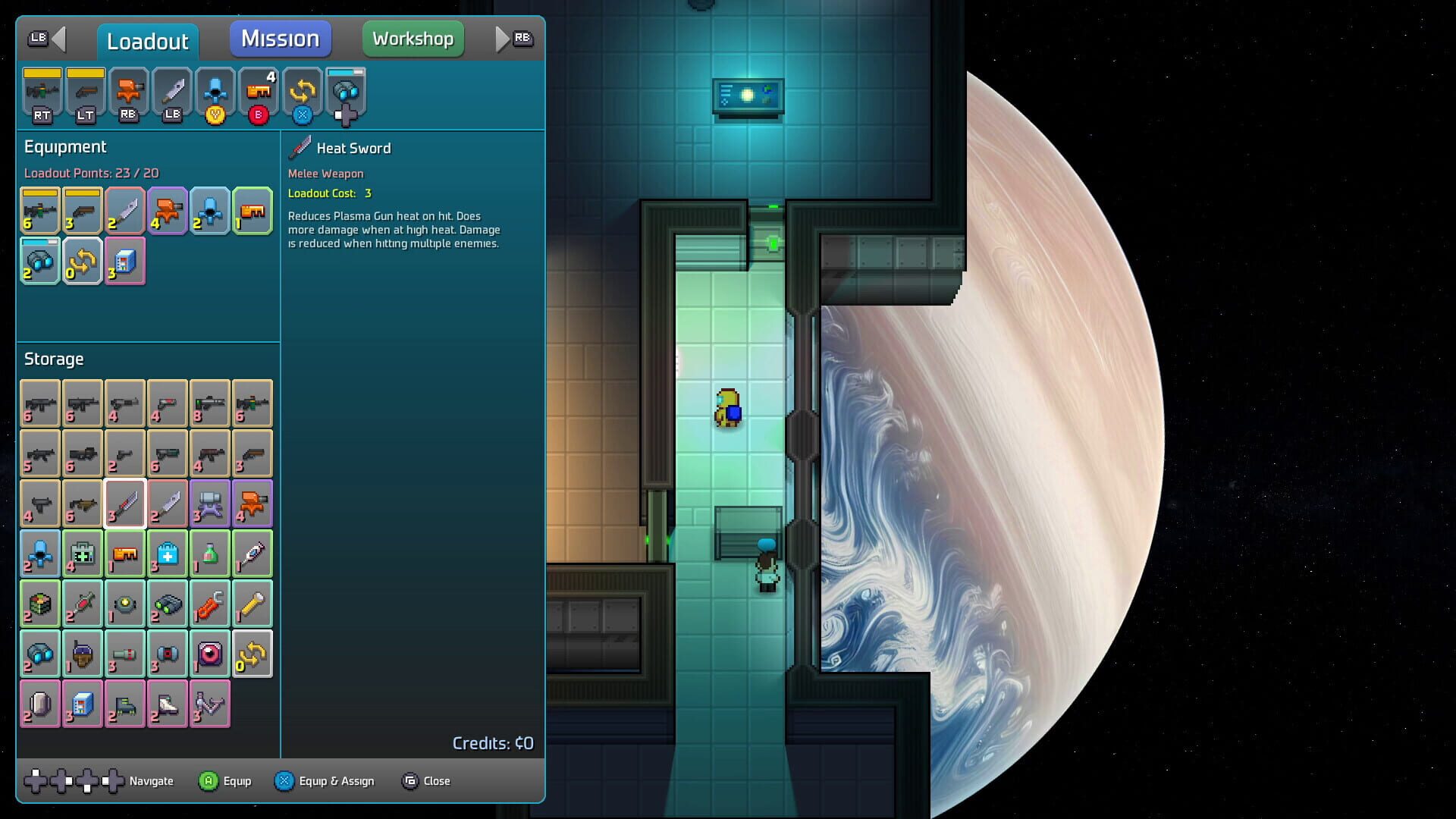1456x819 pixels.
Task: Select the medkit icon in Storage
Action: pyautogui.click(x=168, y=554)
